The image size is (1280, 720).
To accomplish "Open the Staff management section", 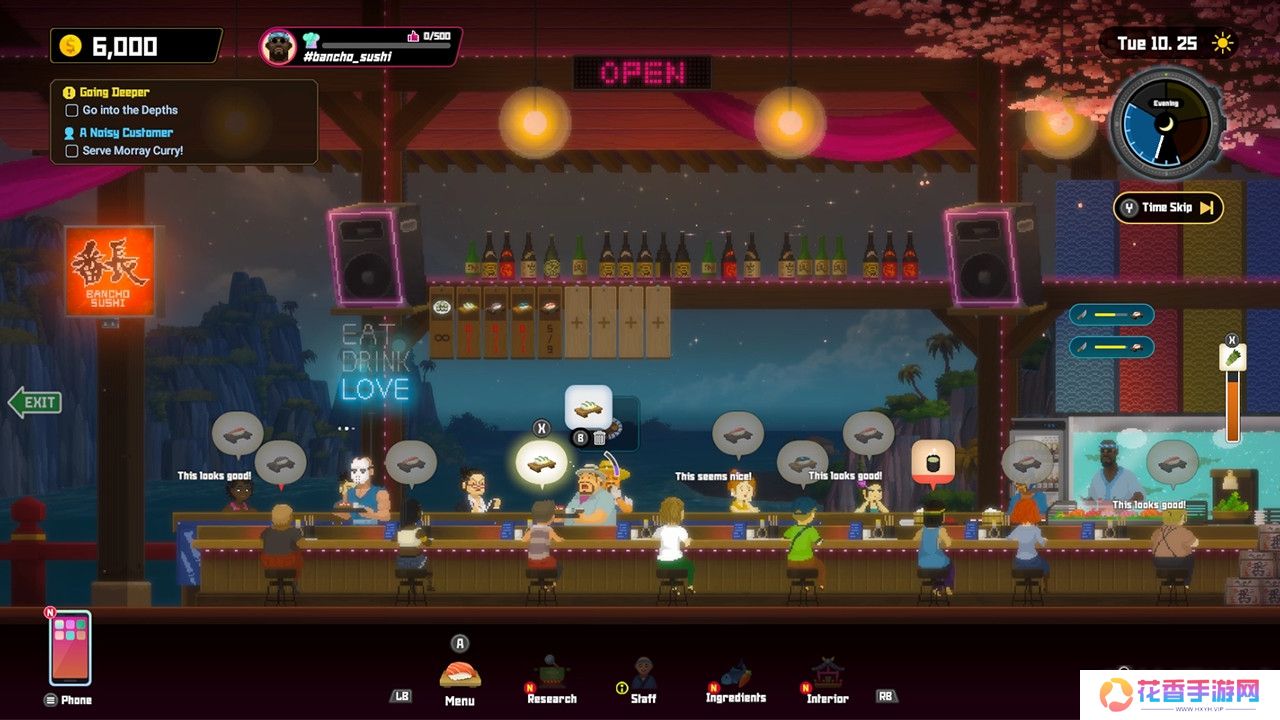I will point(643,677).
